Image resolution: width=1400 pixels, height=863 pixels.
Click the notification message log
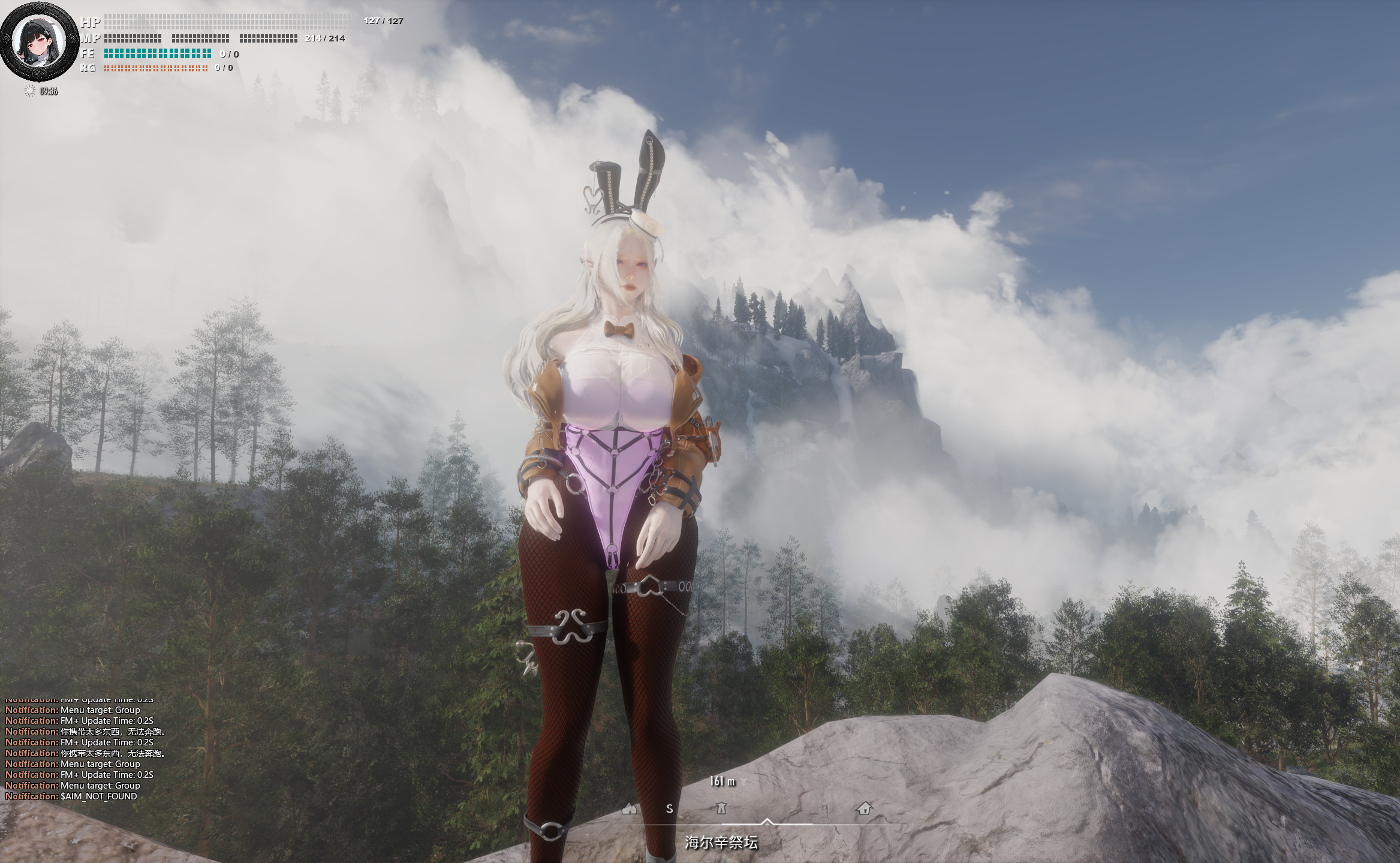click(85, 753)
